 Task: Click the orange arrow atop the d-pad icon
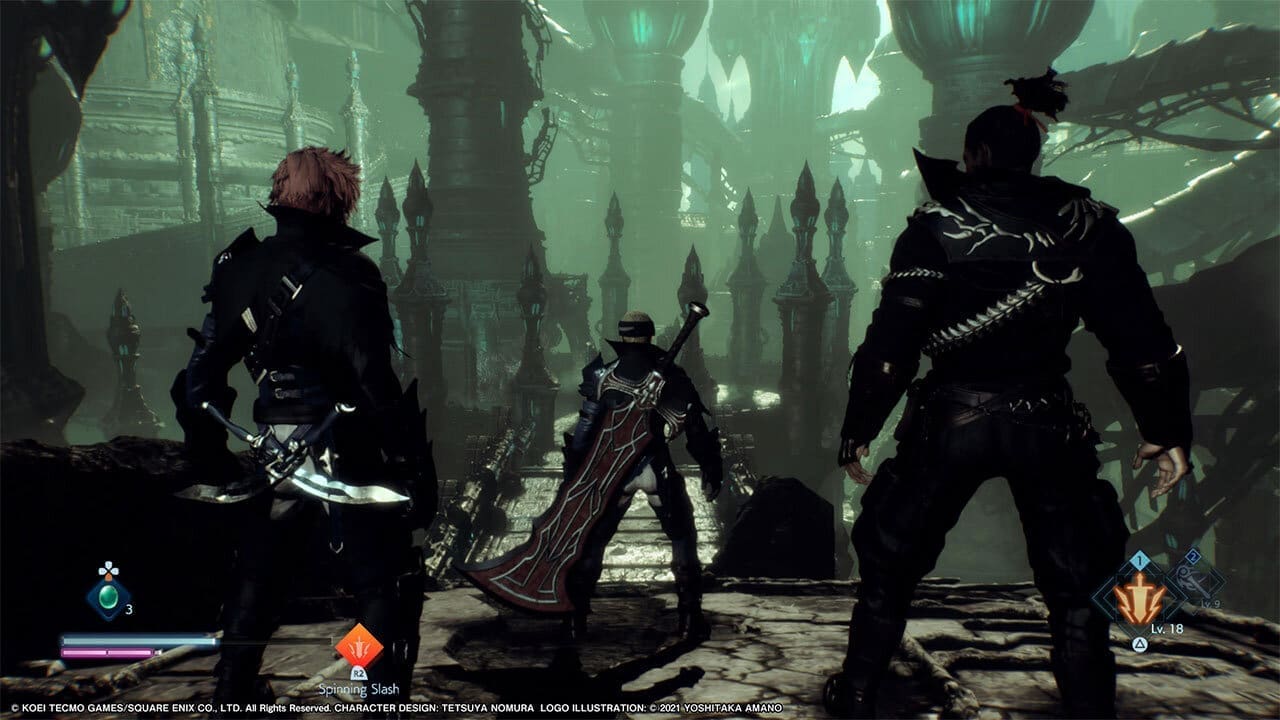pos(108,577)
